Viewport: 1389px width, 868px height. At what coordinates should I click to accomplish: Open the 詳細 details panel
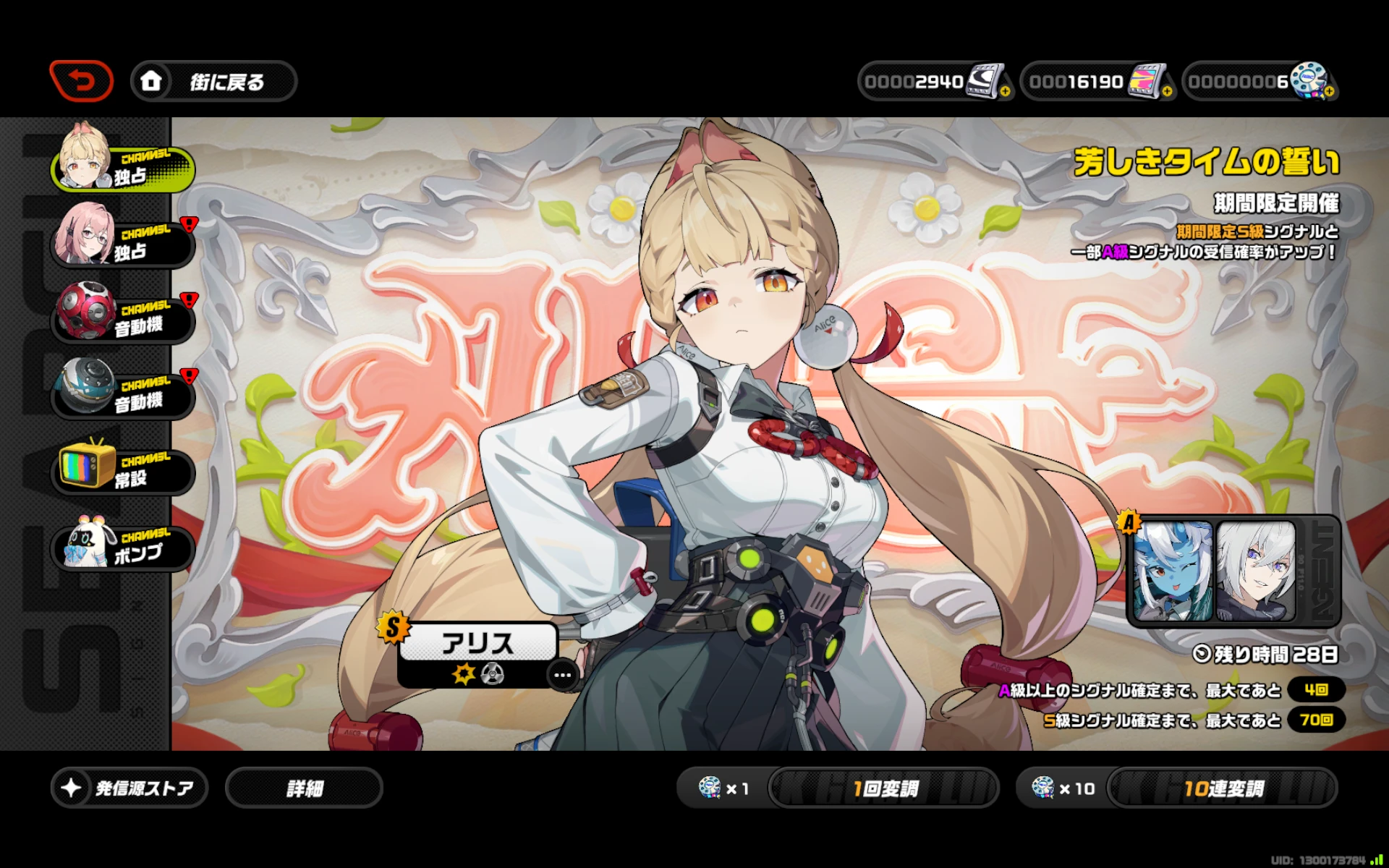coord(304,787)
